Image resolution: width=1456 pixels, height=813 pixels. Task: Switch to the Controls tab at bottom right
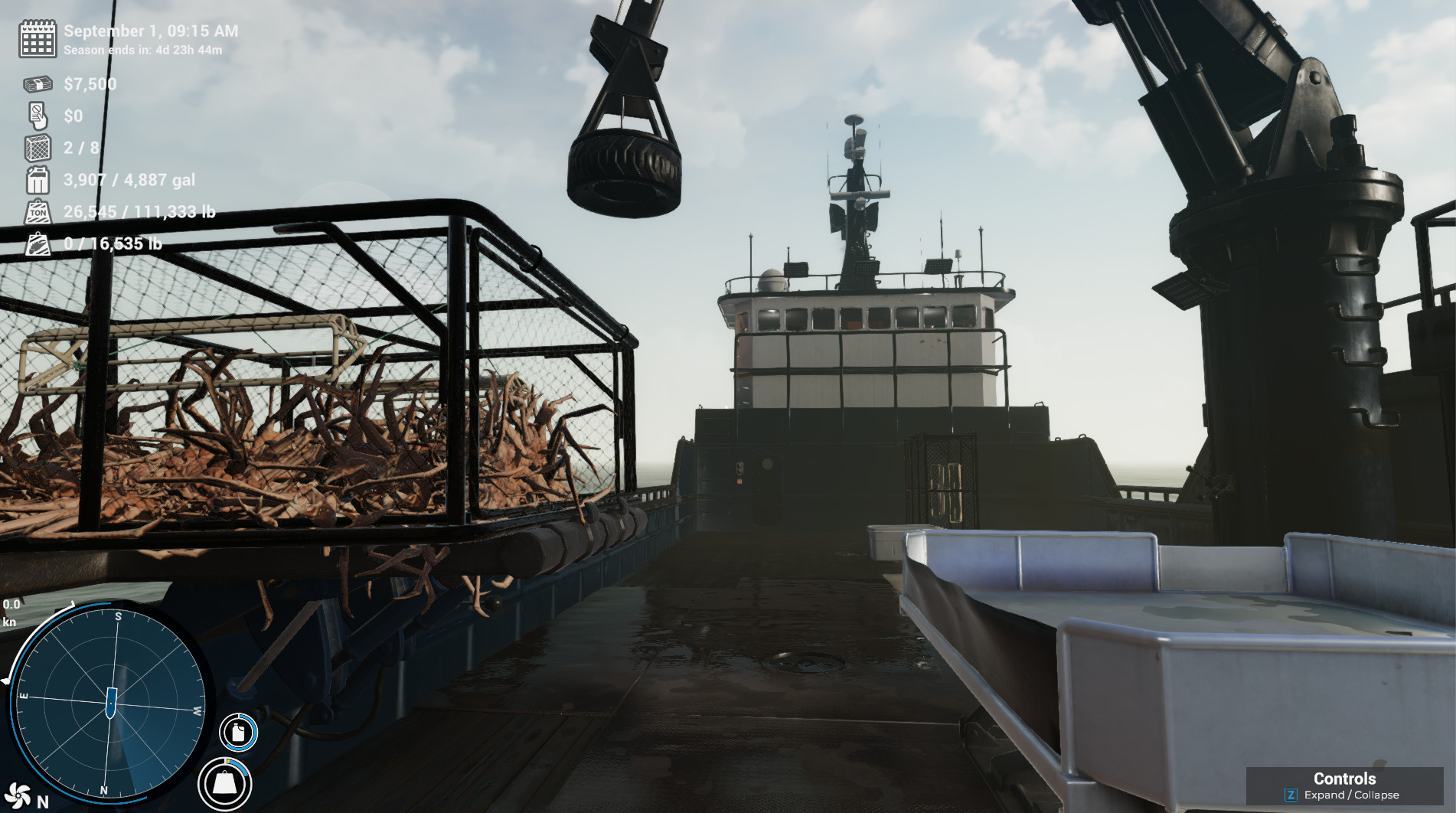pos(1345,778)
